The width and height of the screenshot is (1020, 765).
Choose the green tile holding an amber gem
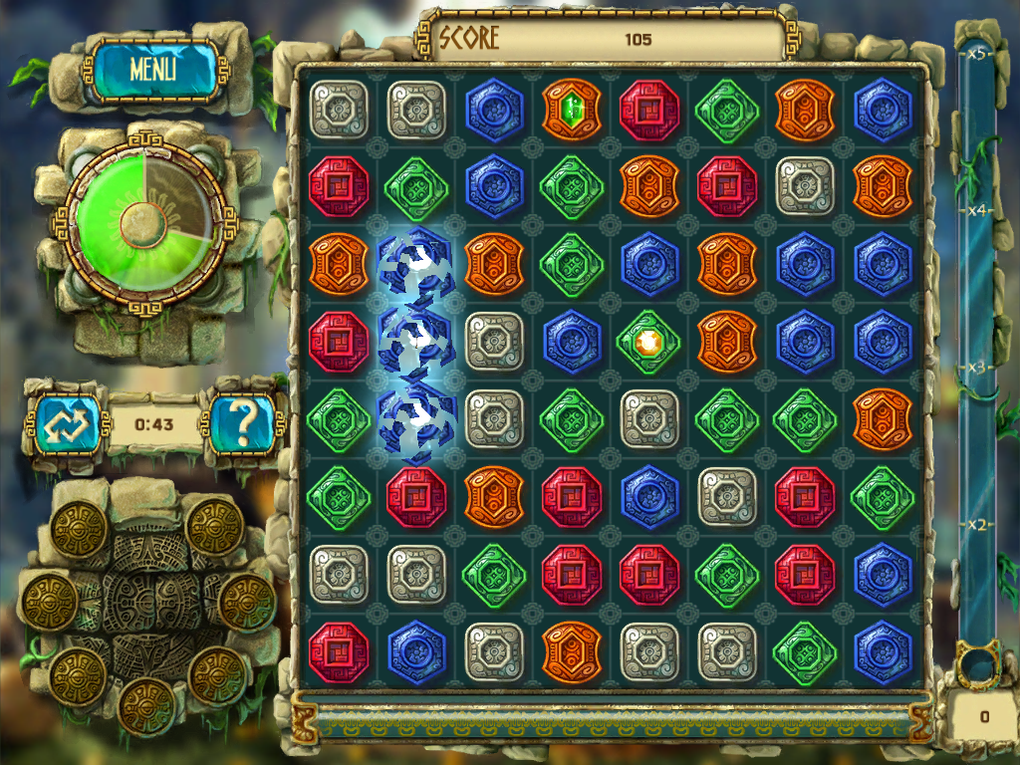click(x=649, y=341)
